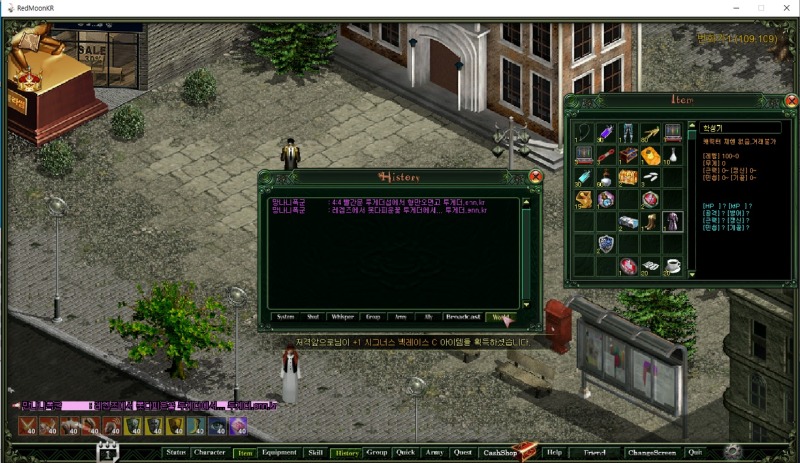This screenshot has width=800, height=463.
Task: Open the Character menu
Action: [210, 452]
